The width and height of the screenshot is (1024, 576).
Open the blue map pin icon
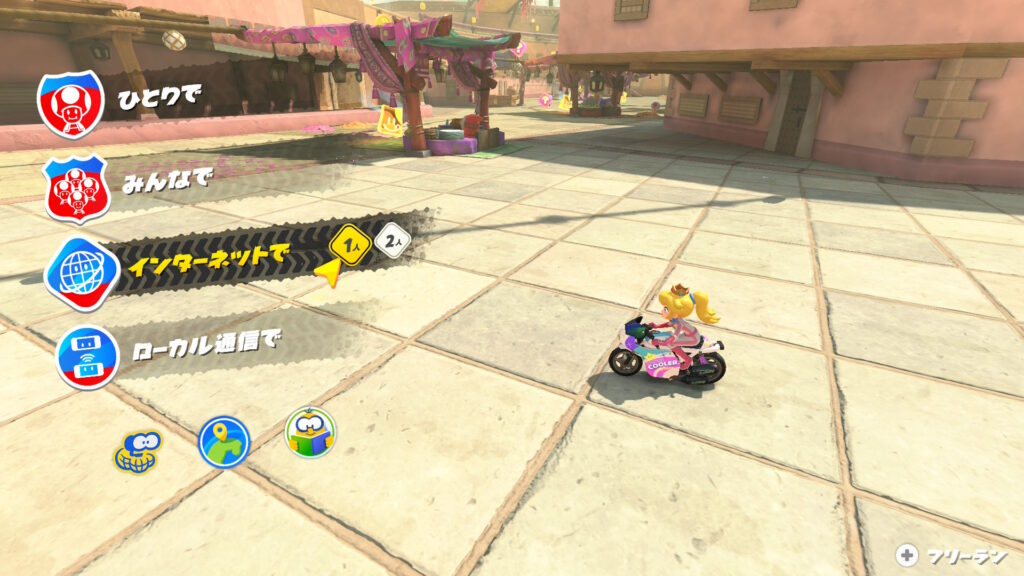(223, 442)
